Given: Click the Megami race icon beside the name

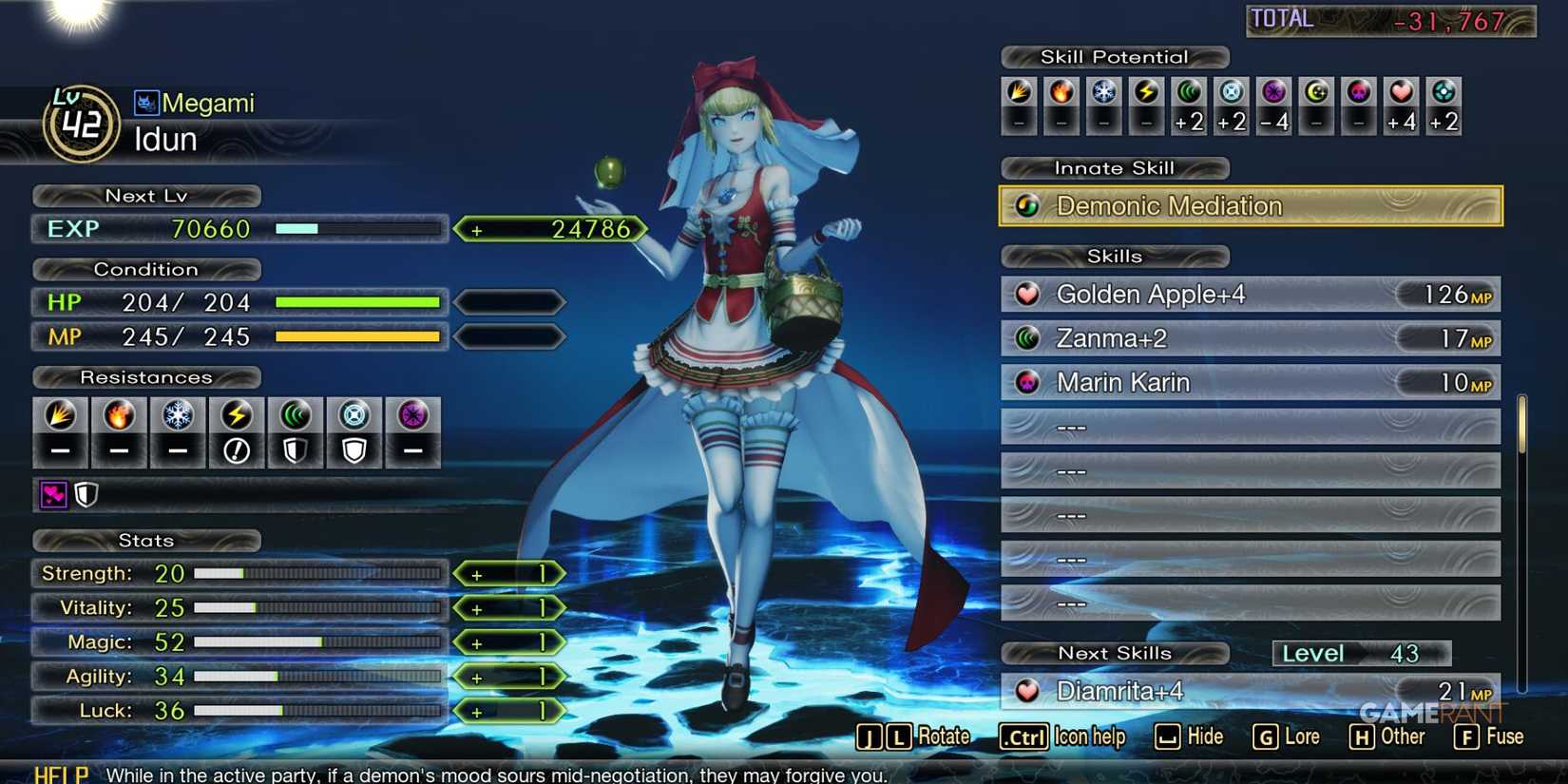Looking at the screenshot, I should click(144, 103).
